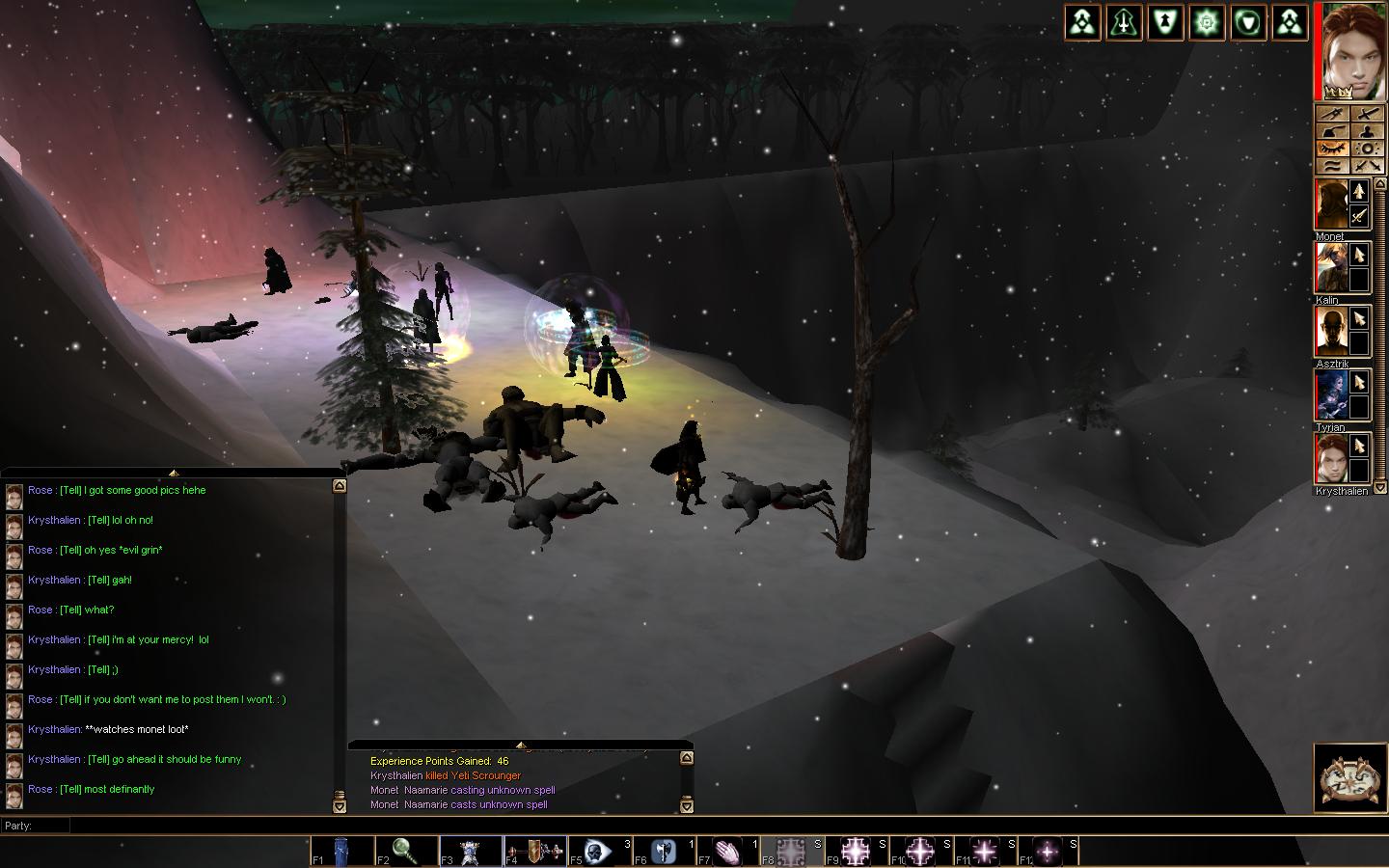Screen dimensions: 1389x868
Task: Toggle the closed-eye stealth mode button
Action: (x=1332, y=149)
